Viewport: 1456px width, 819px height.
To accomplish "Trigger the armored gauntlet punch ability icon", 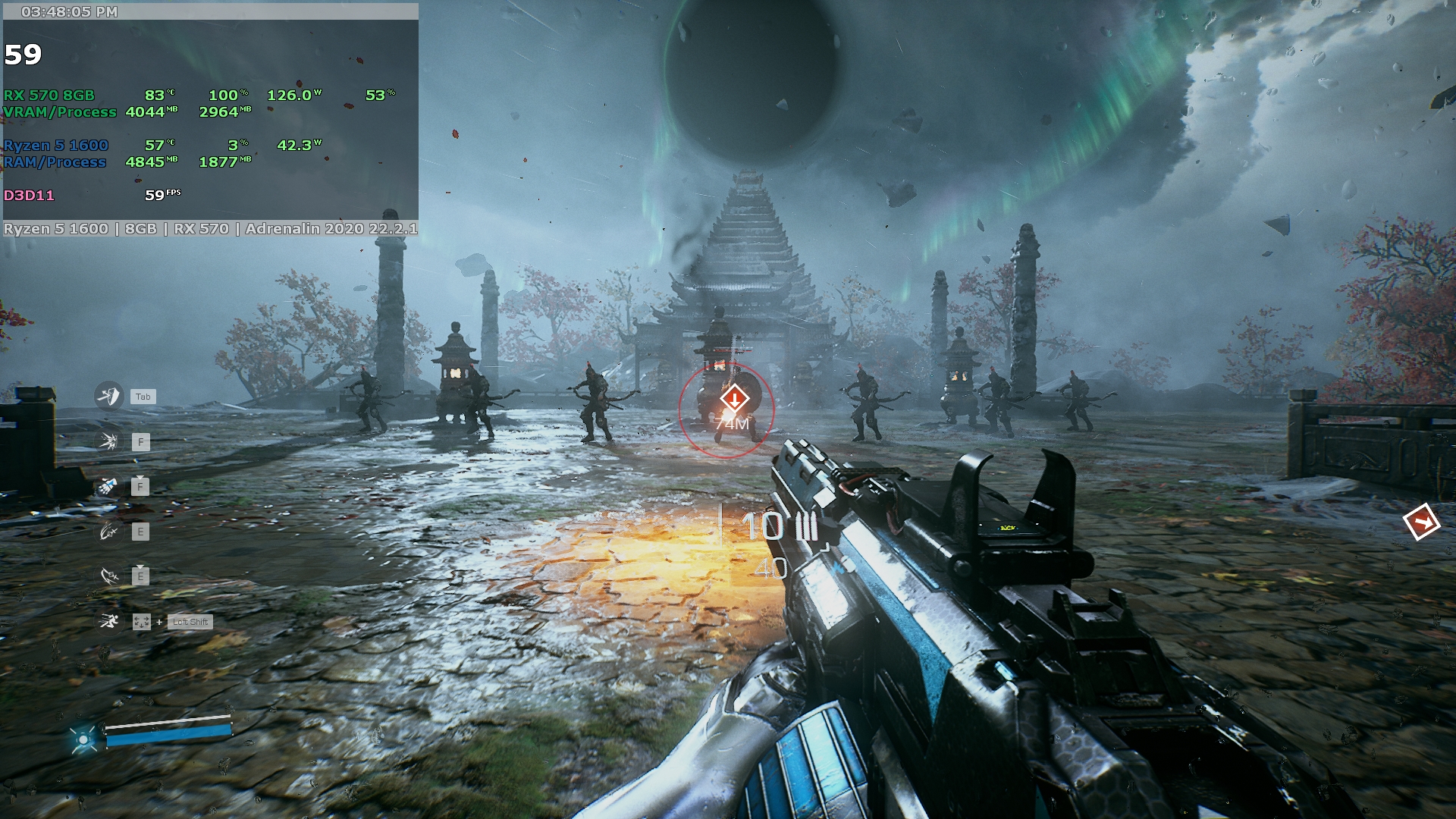I will pyautogui.click(x=108, y=486).
